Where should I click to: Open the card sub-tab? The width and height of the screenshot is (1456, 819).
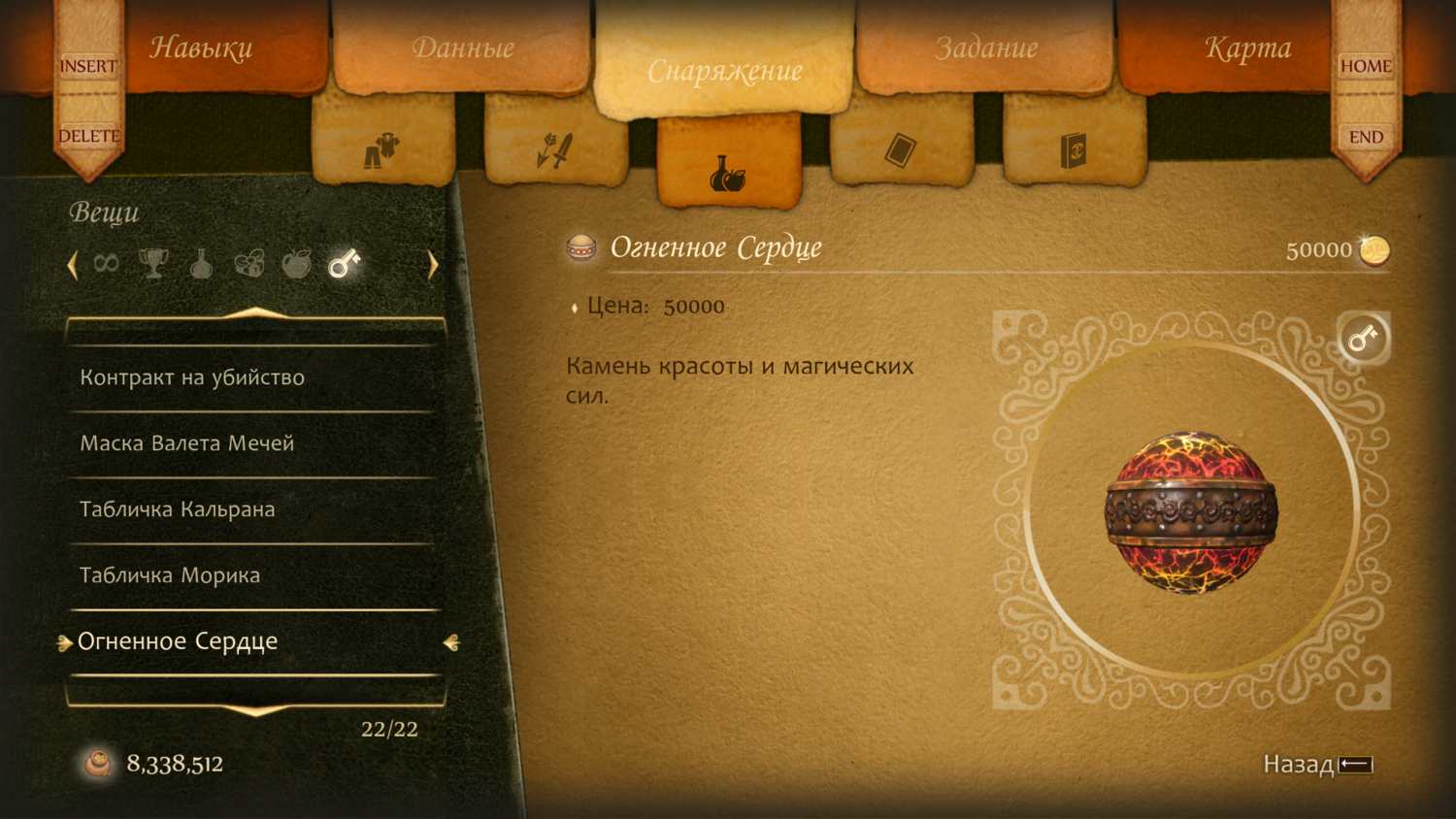pos(901,150)
